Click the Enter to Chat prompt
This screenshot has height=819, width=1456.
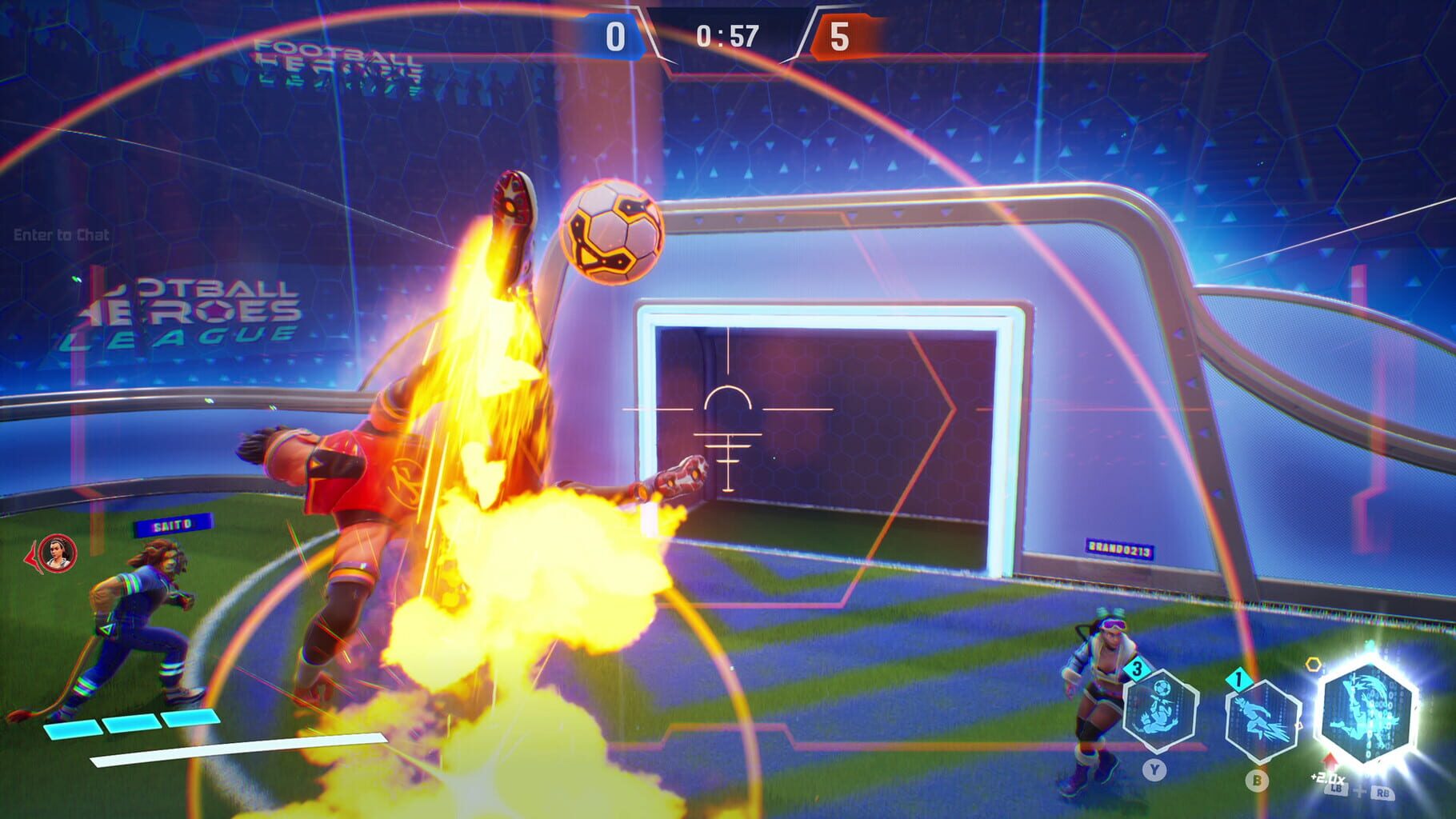coord(60,235)
